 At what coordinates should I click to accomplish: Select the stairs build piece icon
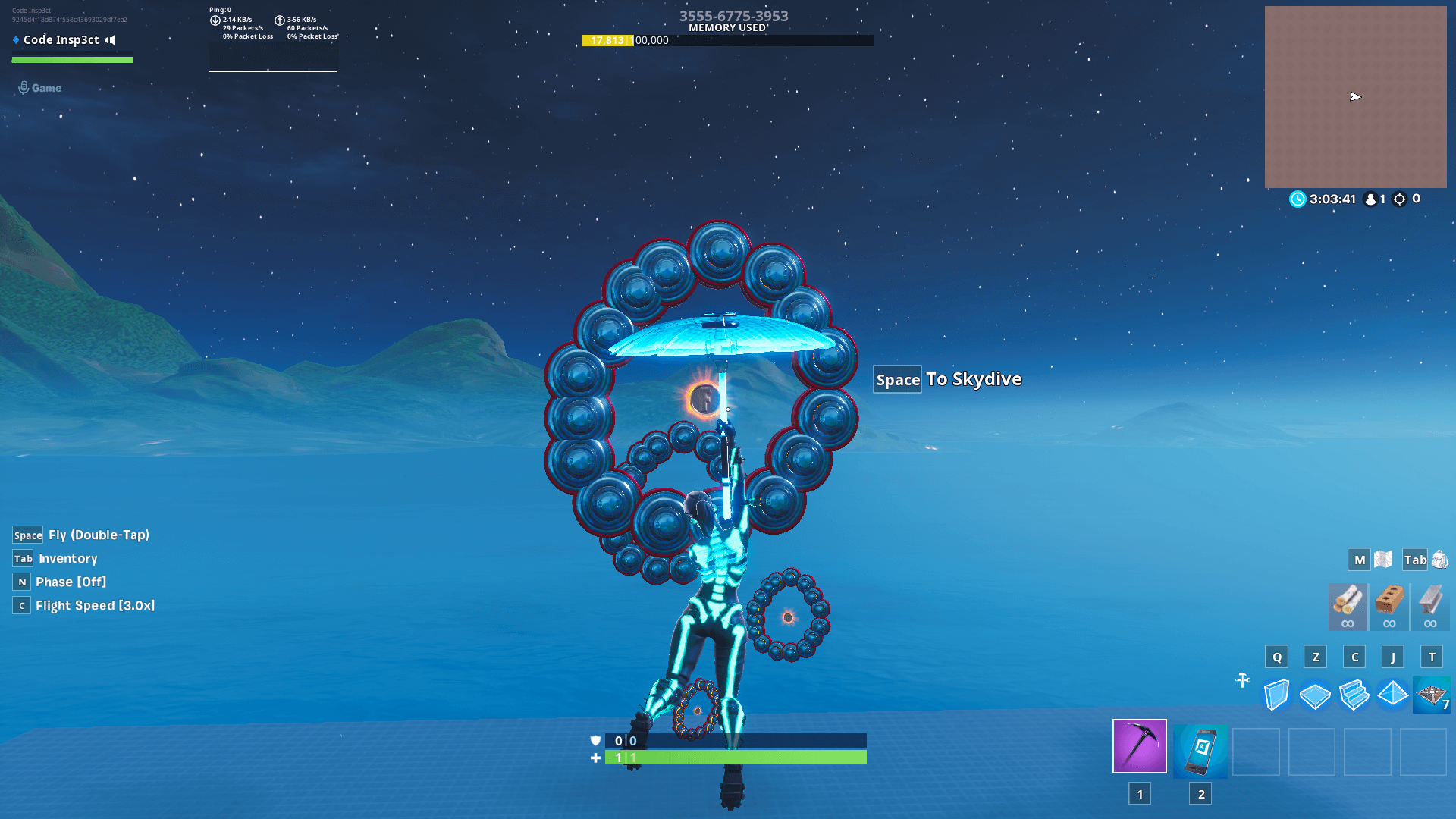pos(1354,694)
